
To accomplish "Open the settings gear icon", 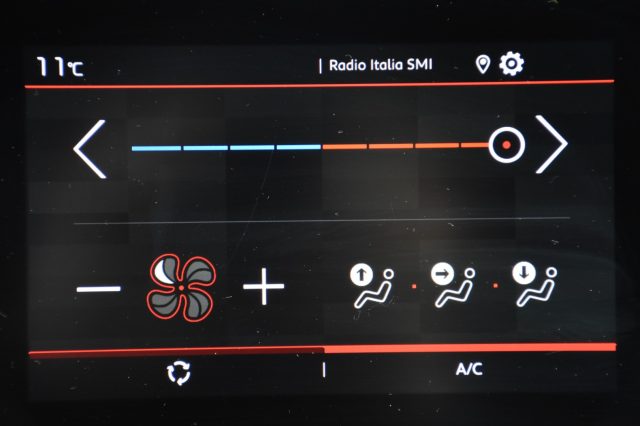I will [512, 65].
